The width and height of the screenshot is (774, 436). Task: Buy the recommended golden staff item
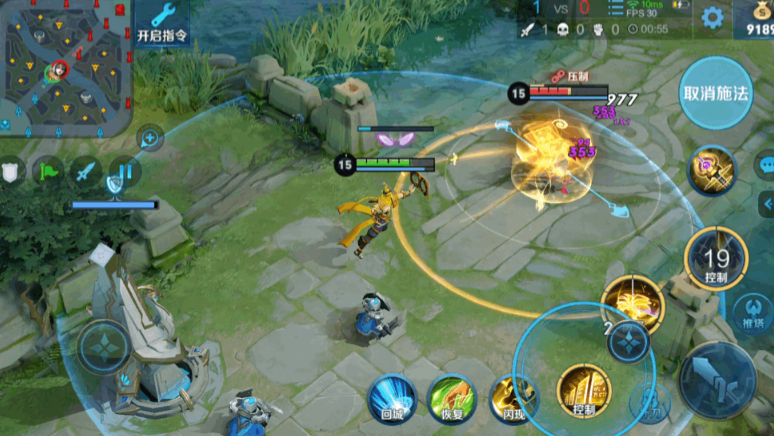tap(711, 169)
